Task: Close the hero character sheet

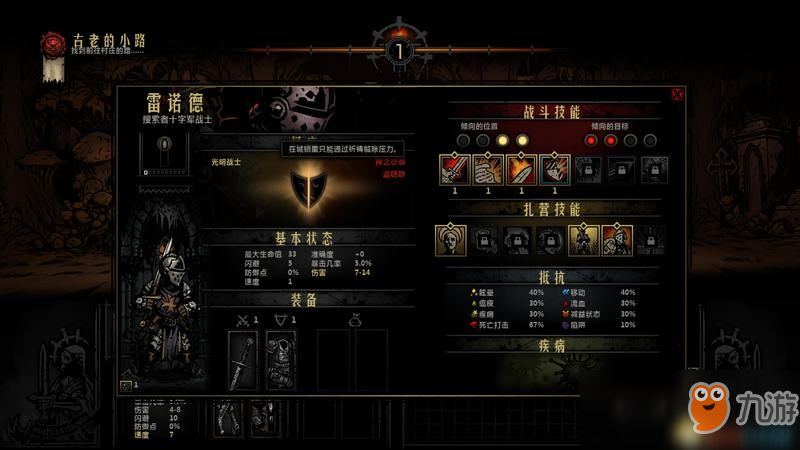Action: click(x=677, y=95)
